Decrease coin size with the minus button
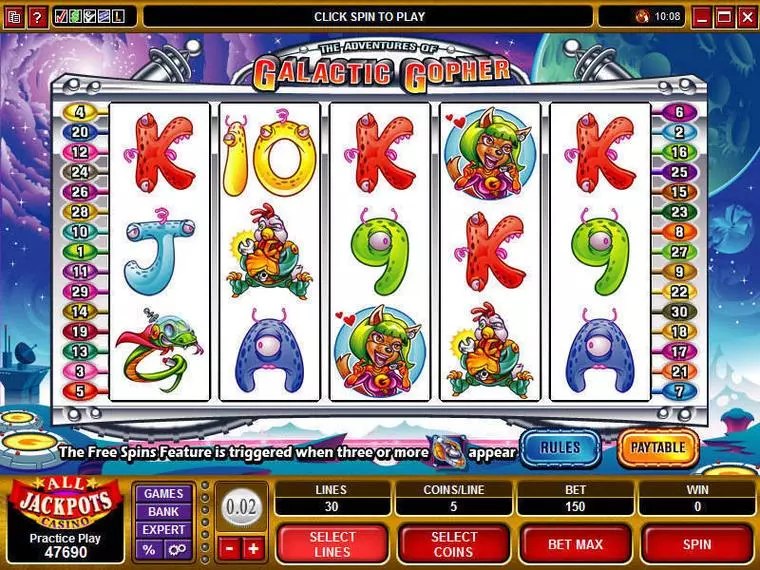 [229, 548]
